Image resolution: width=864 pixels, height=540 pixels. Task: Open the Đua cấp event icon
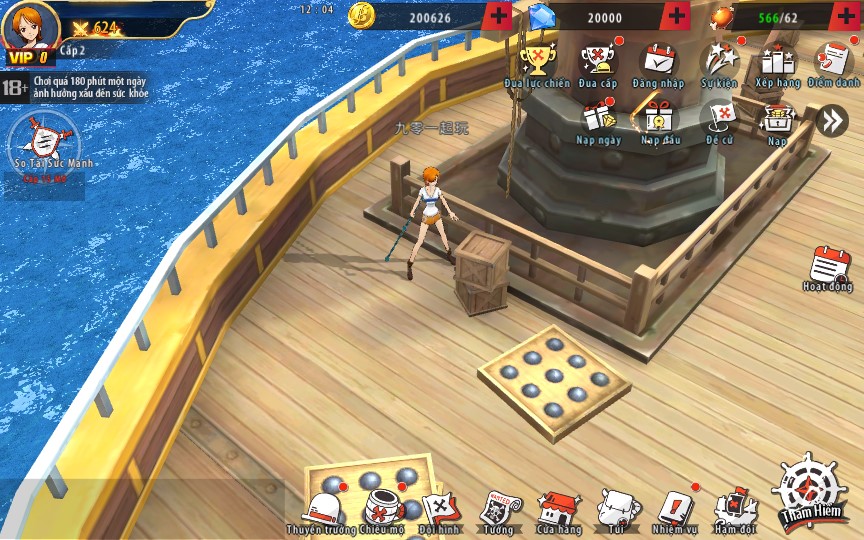click(x=597, y=62)
